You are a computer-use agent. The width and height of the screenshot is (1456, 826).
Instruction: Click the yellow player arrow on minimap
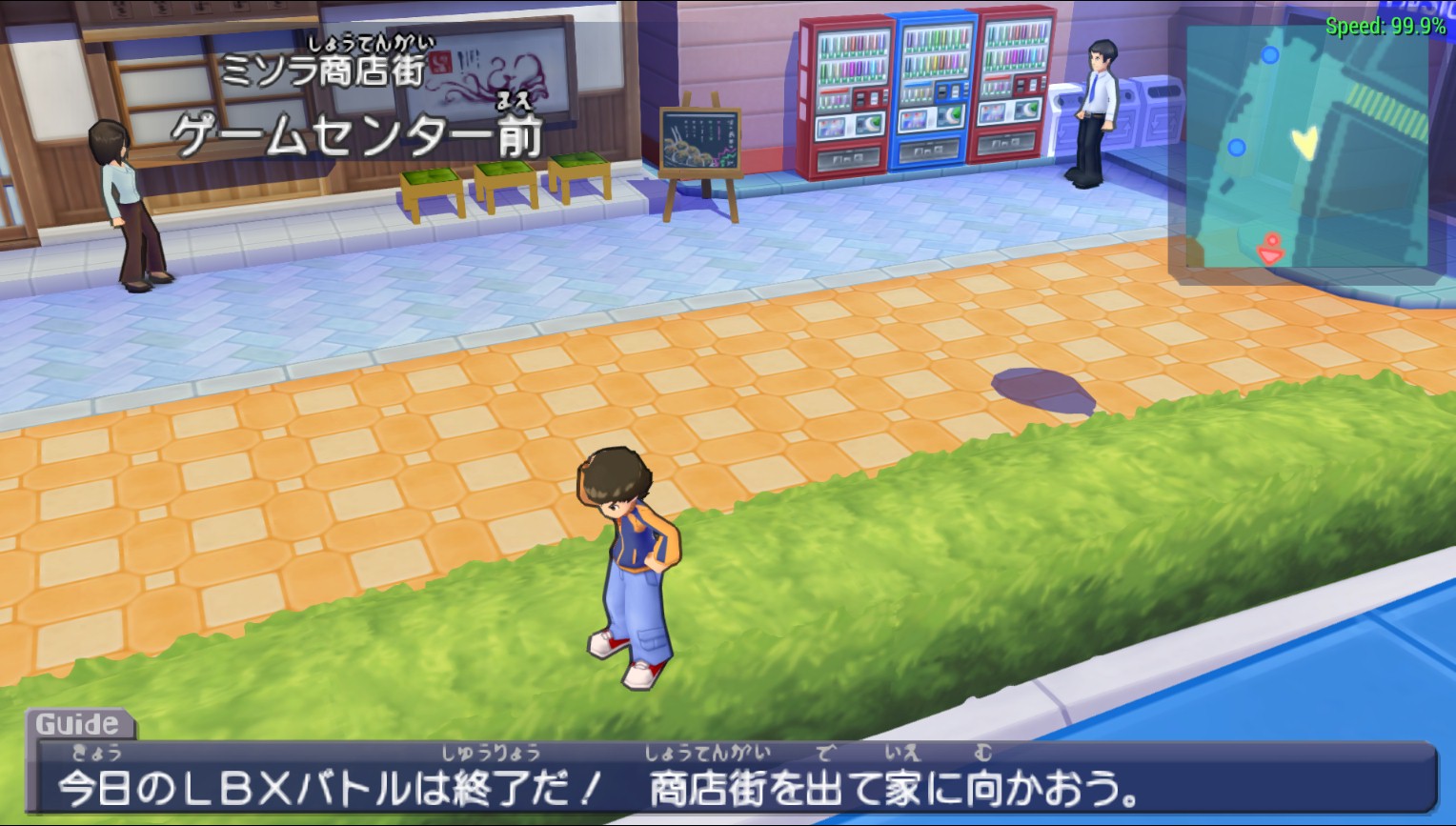click(x=1304, y=144)
